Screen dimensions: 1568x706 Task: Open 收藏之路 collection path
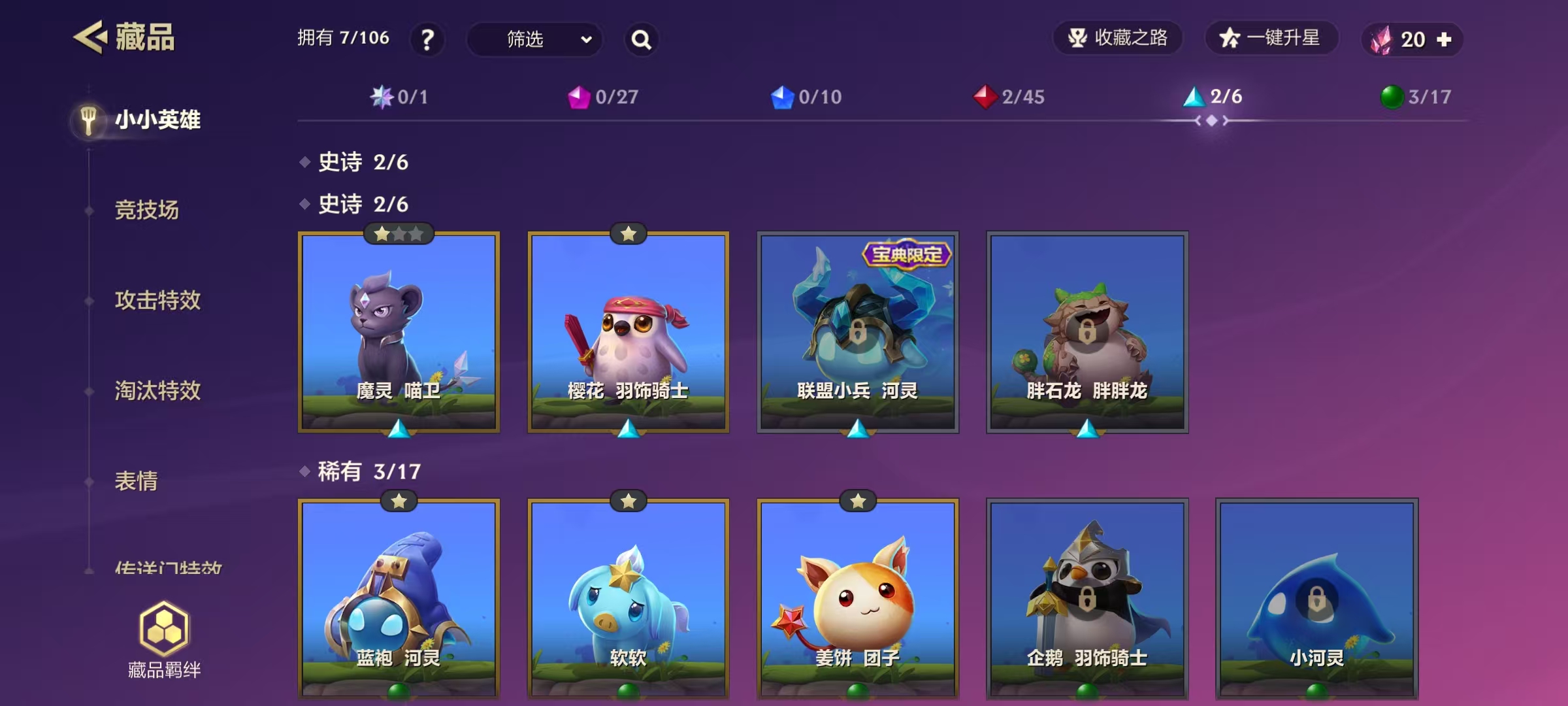tap(1118, 38)
